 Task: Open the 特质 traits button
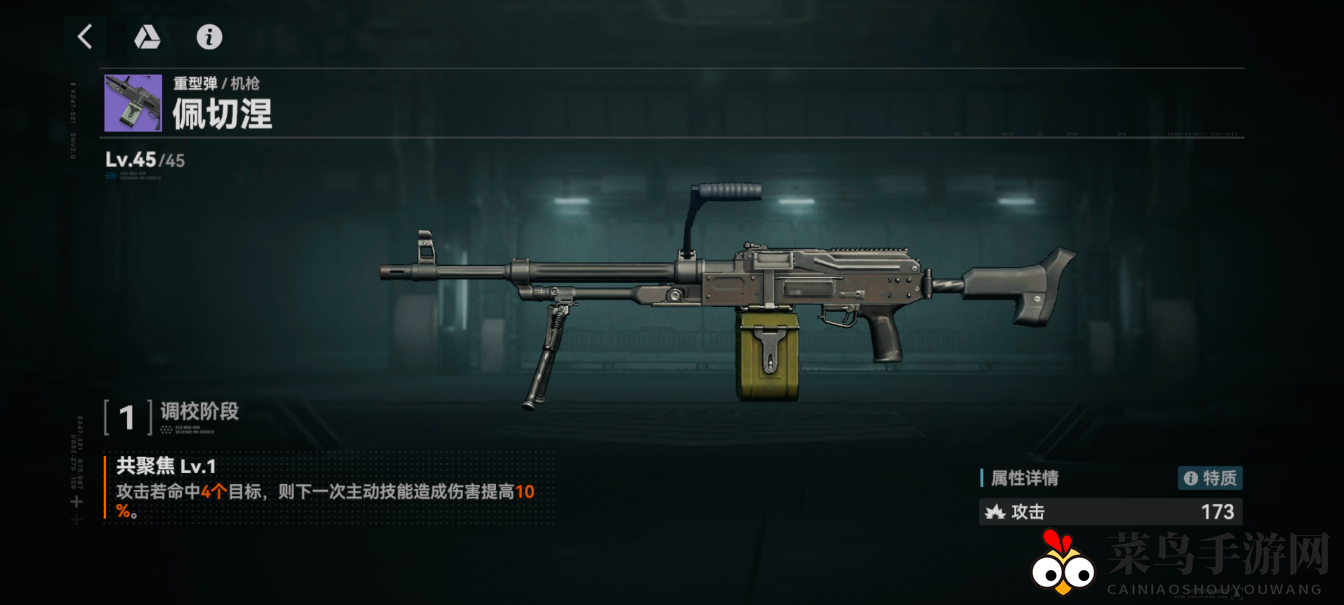tap(1210, 478)
